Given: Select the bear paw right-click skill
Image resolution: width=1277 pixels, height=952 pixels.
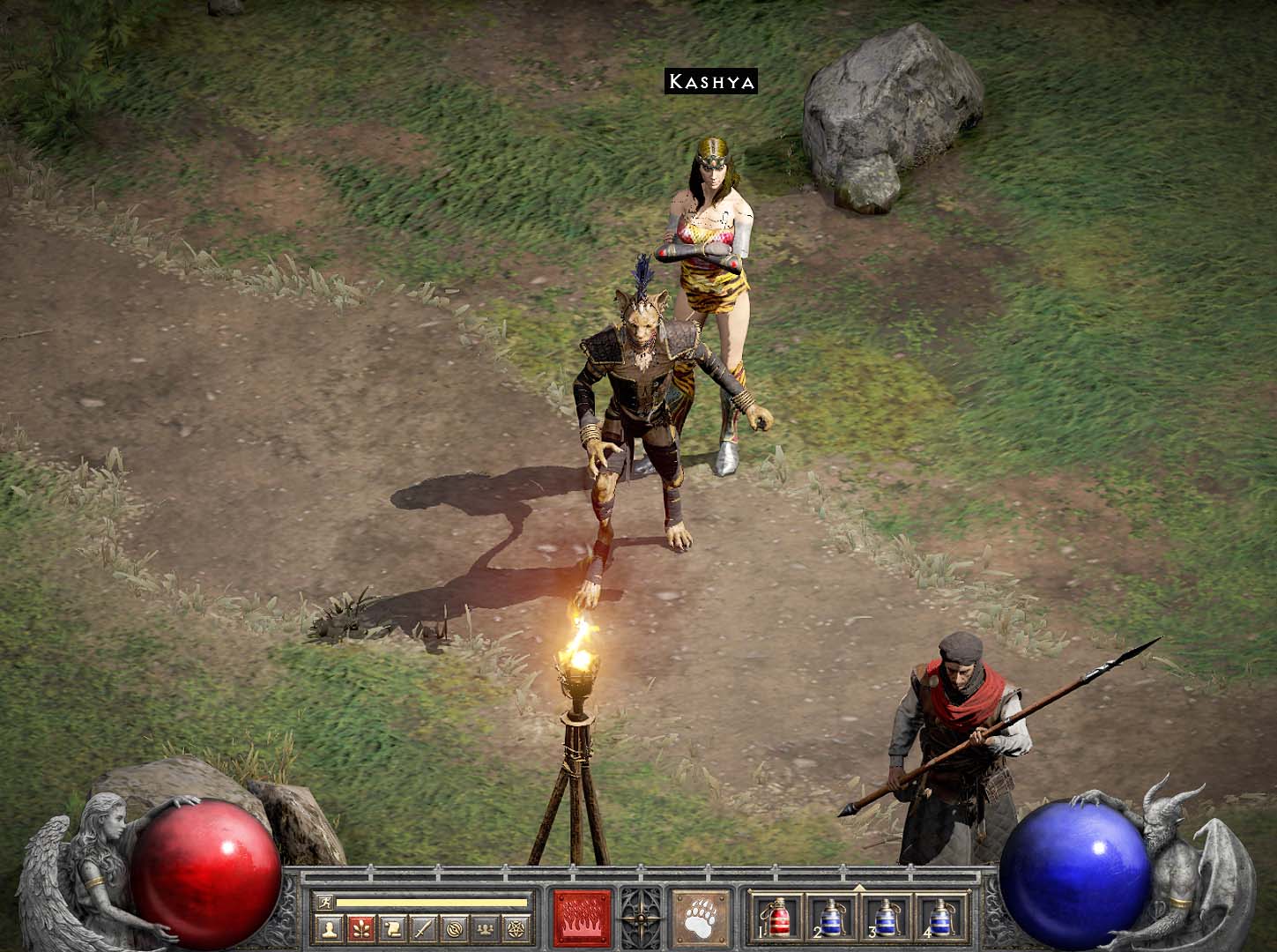Looking at the screenshot, I should coord(701,917).
